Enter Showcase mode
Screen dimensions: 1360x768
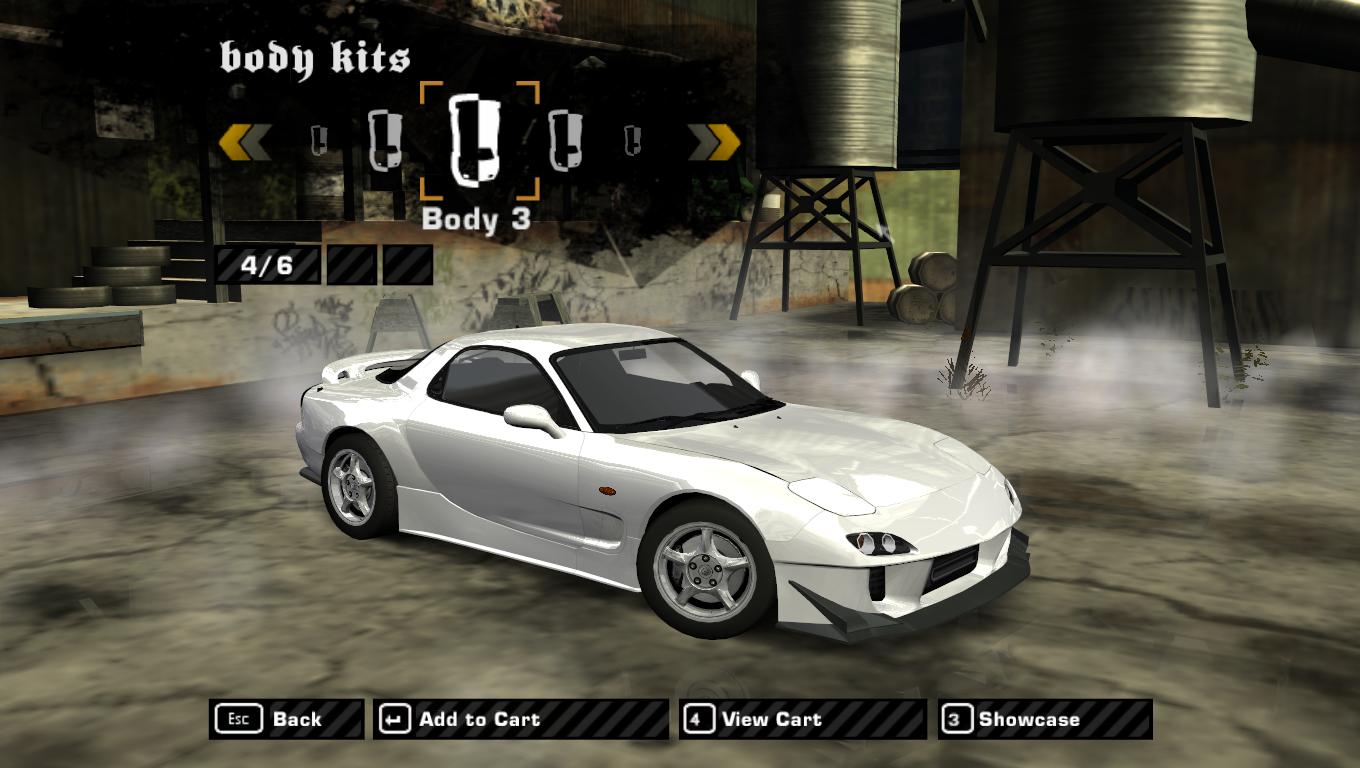click(x=1045, y=719)
